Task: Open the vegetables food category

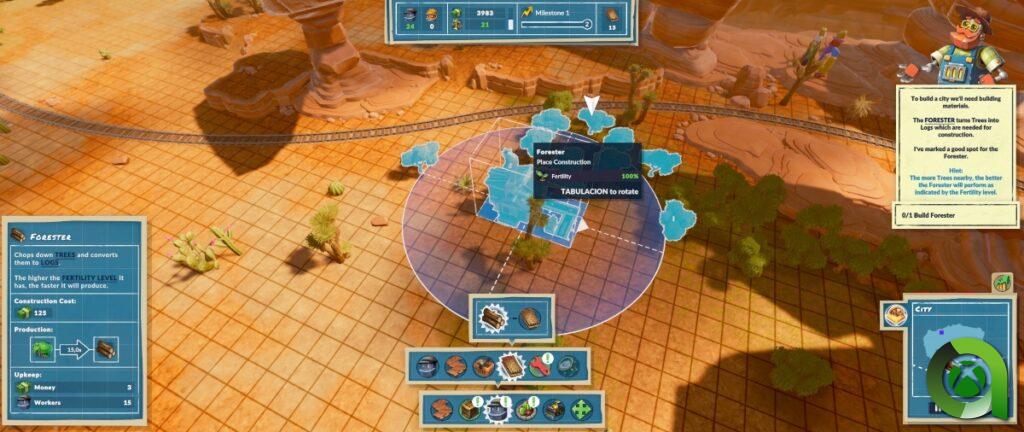Action: click(526, 409)
